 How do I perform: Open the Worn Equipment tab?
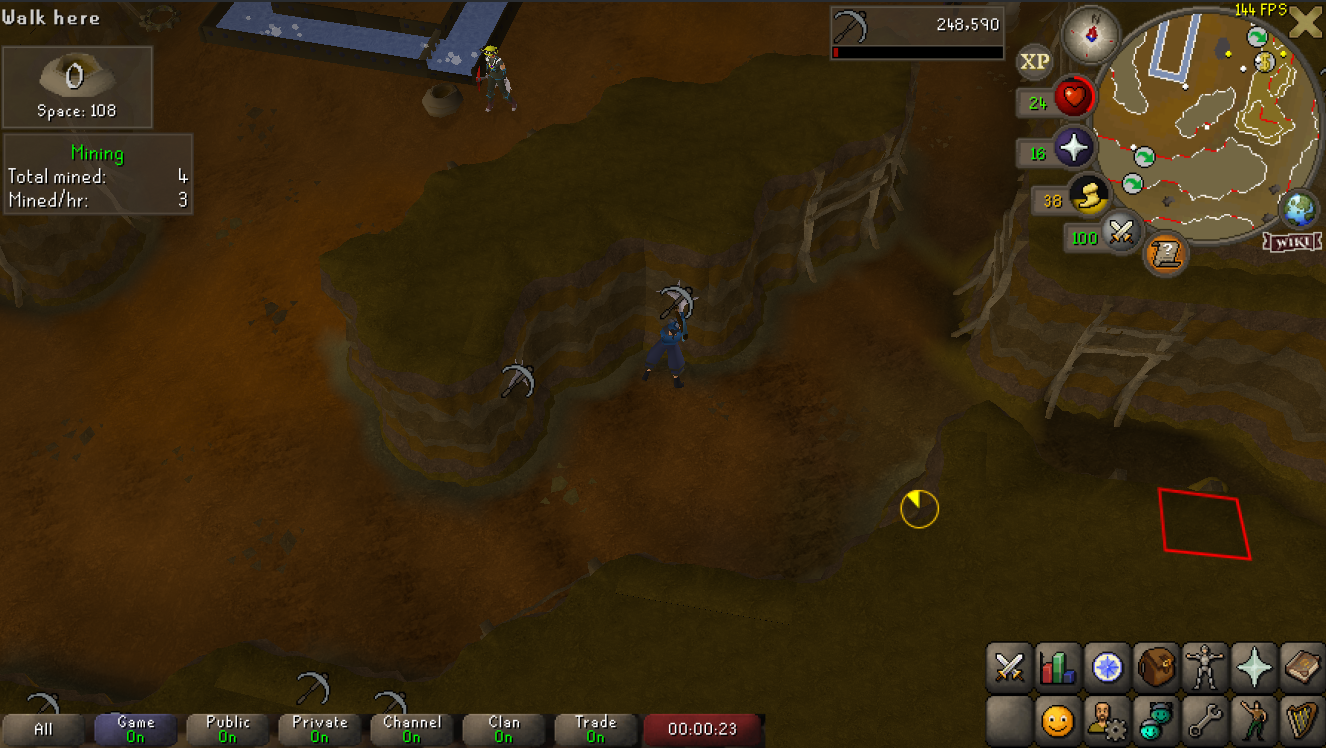click(1206, 668)
